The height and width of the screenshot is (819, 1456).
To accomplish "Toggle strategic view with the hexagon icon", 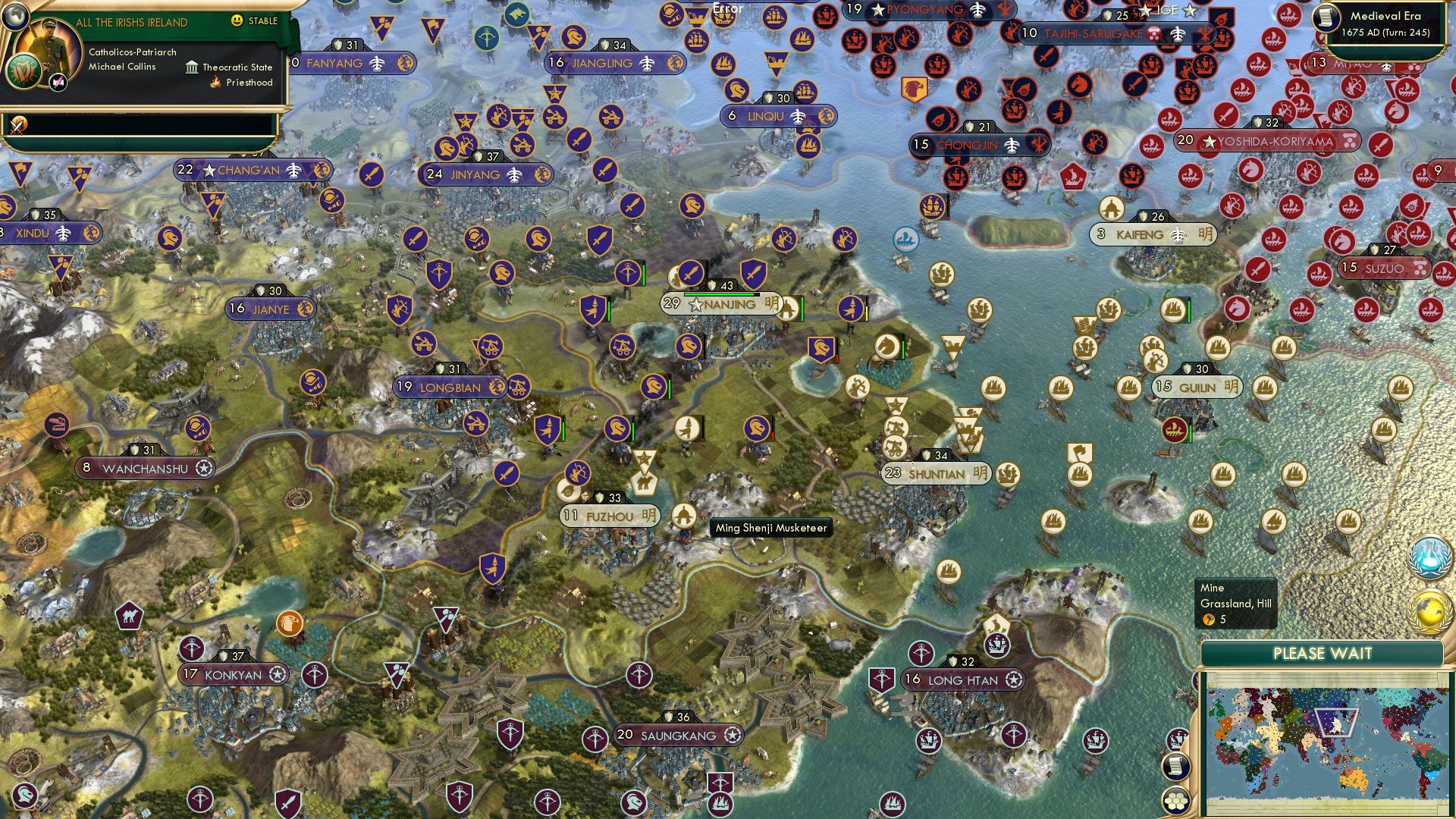I will pyautogui.click(x=1175, y=802).
